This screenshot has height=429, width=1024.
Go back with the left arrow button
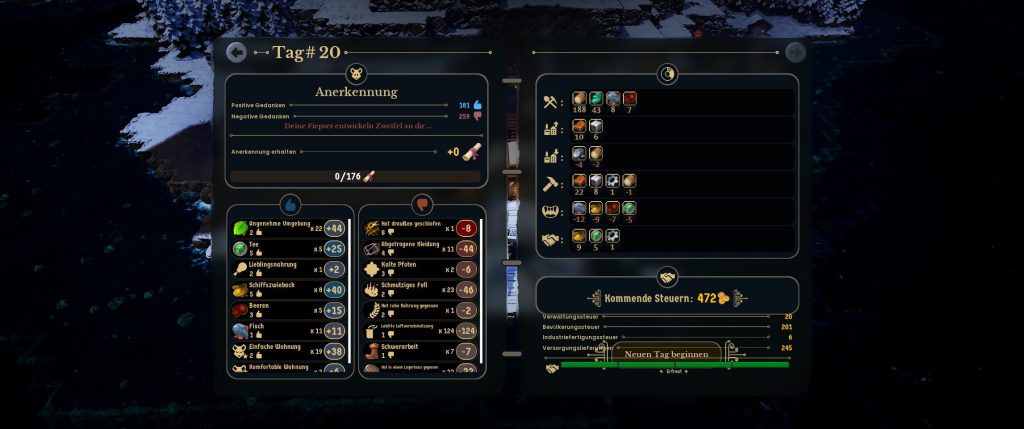236,52
